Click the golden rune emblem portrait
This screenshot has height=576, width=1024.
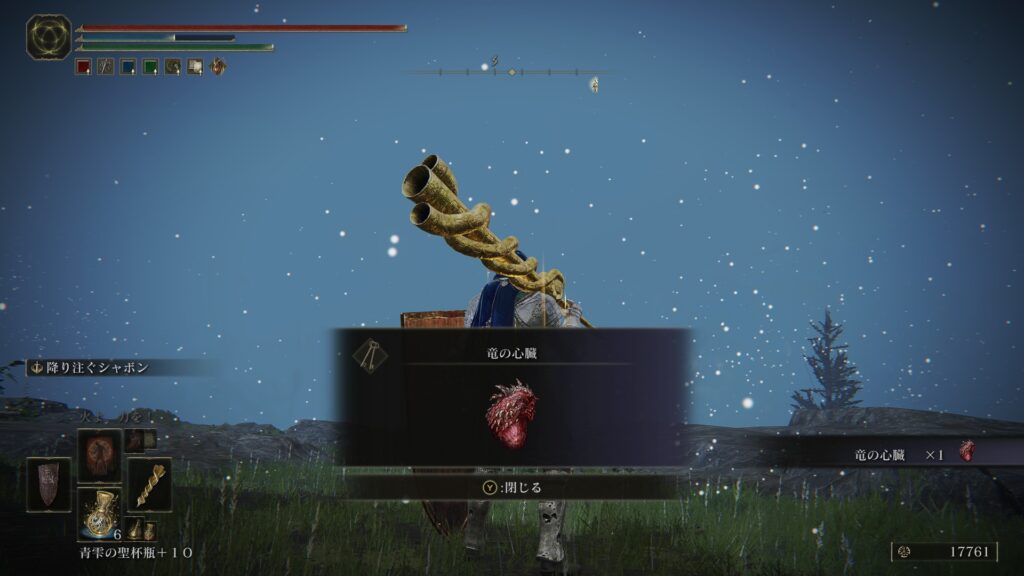[48, 38]
